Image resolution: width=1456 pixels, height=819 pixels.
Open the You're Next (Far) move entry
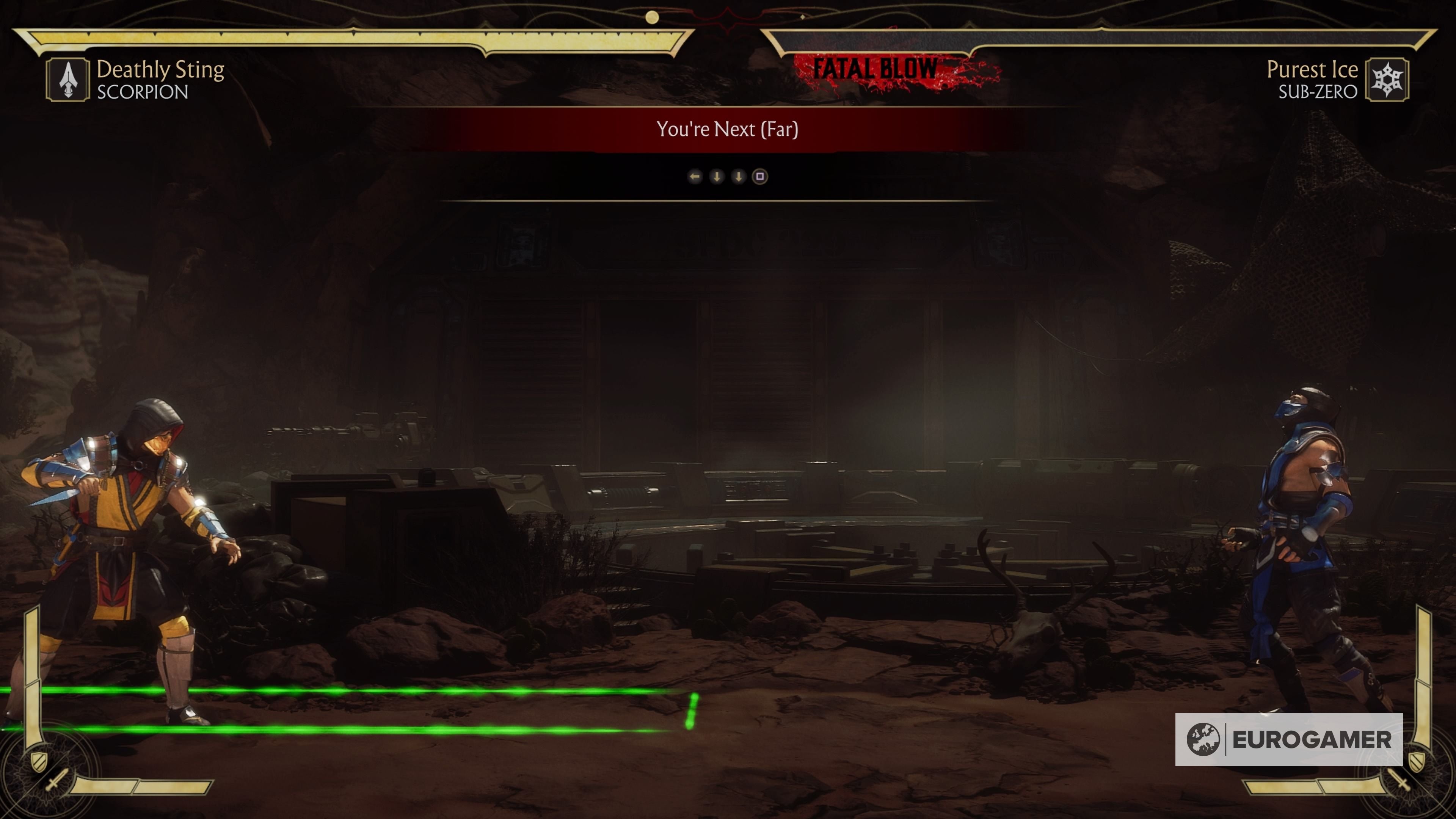[728, 129]
